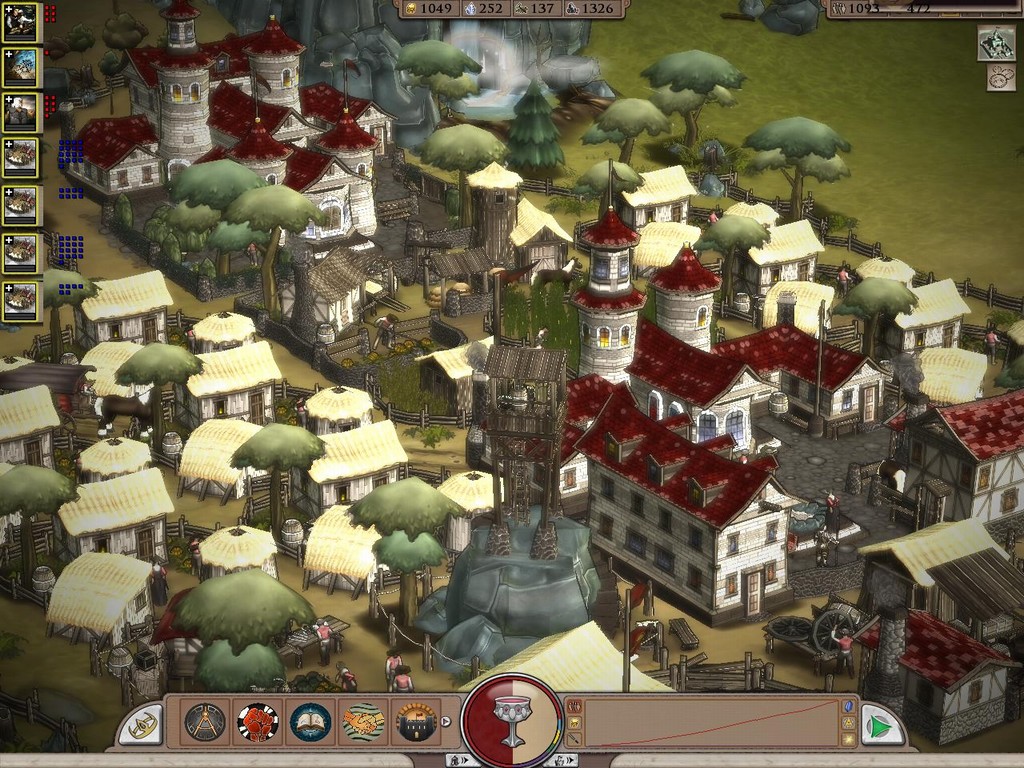Open the book knowledge icon
1024x768 pixels.
(310, 722)
